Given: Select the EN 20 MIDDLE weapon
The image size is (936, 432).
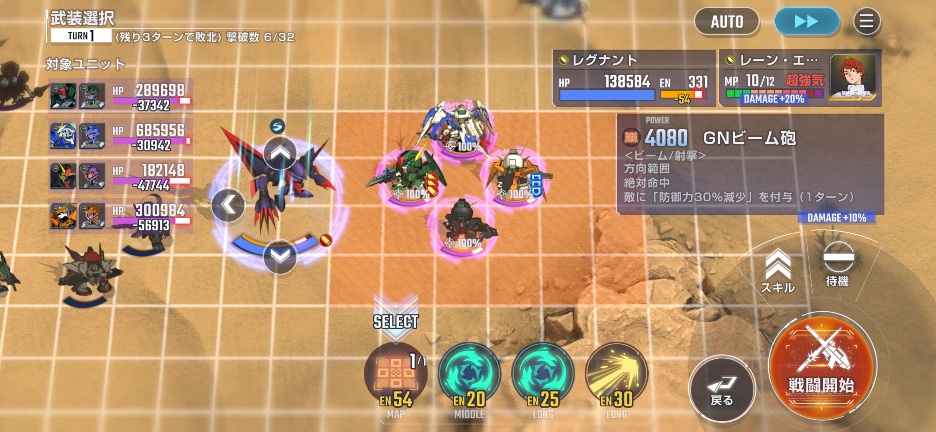Looking at the screenshot, I should [469, 375].
